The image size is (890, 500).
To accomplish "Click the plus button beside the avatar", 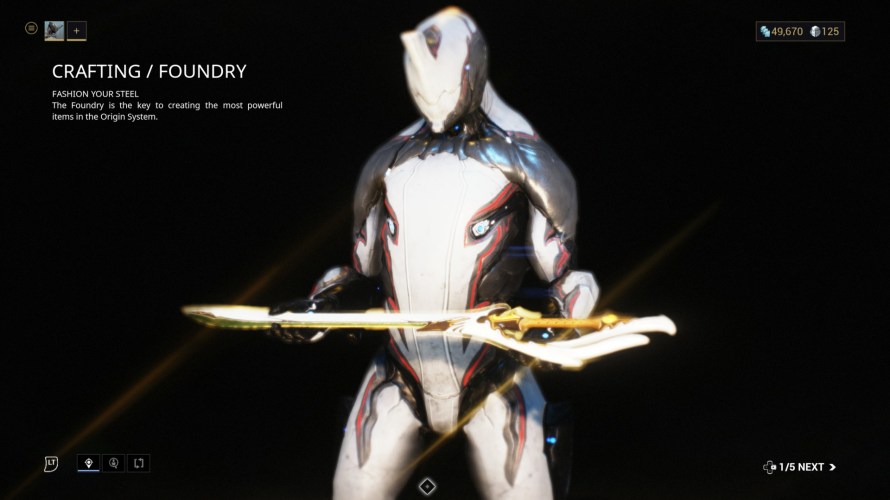I will point(77,31).
